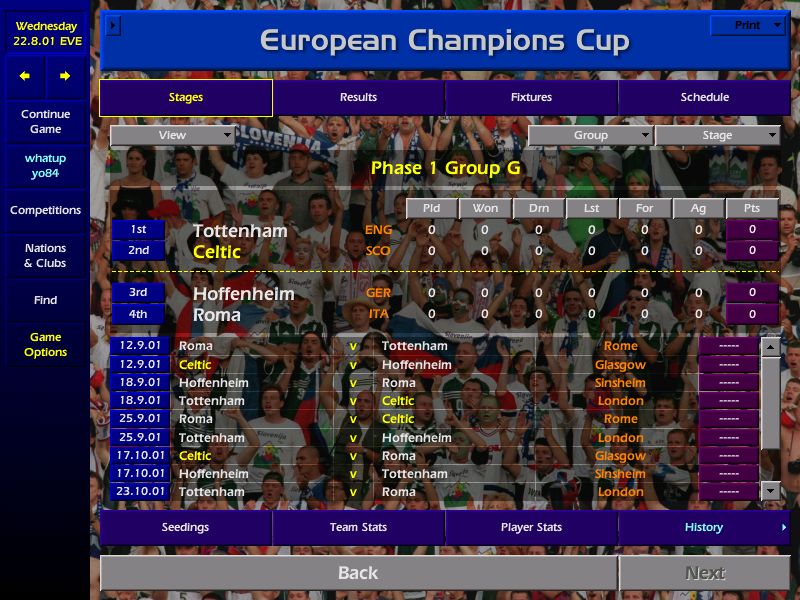Open Game Options
The height and width of the screenshot is (600, 800).
click(x=45, y=344)
